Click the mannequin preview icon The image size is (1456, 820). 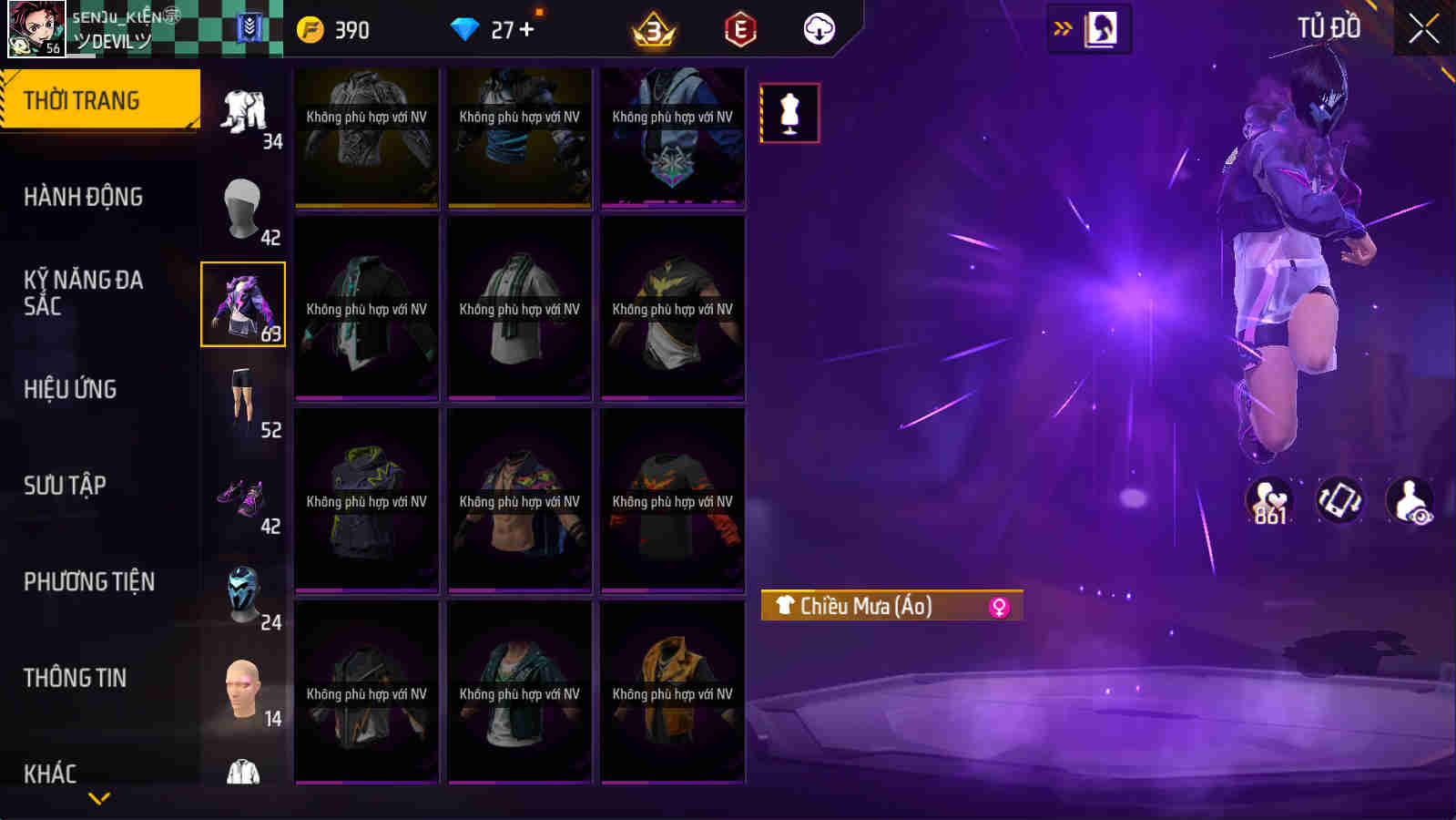791,113
